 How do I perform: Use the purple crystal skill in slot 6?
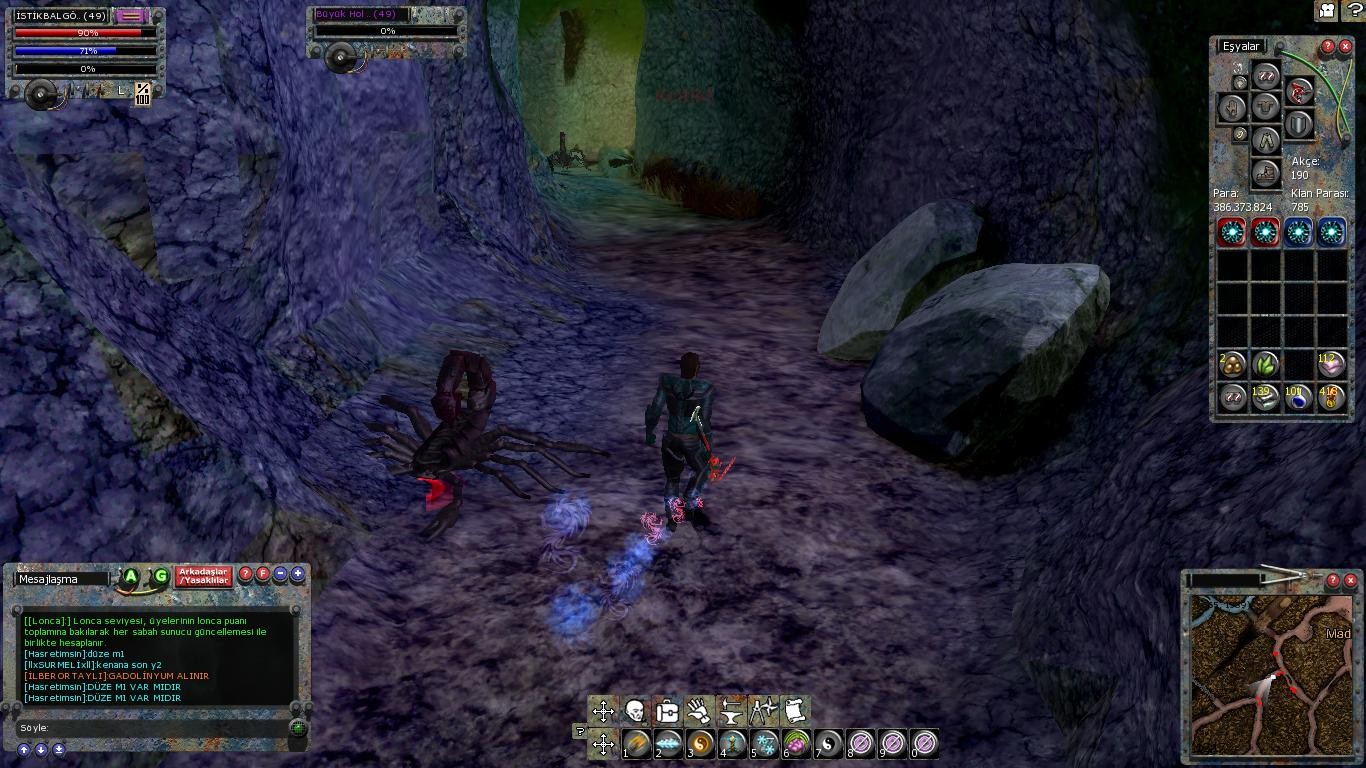797,744
